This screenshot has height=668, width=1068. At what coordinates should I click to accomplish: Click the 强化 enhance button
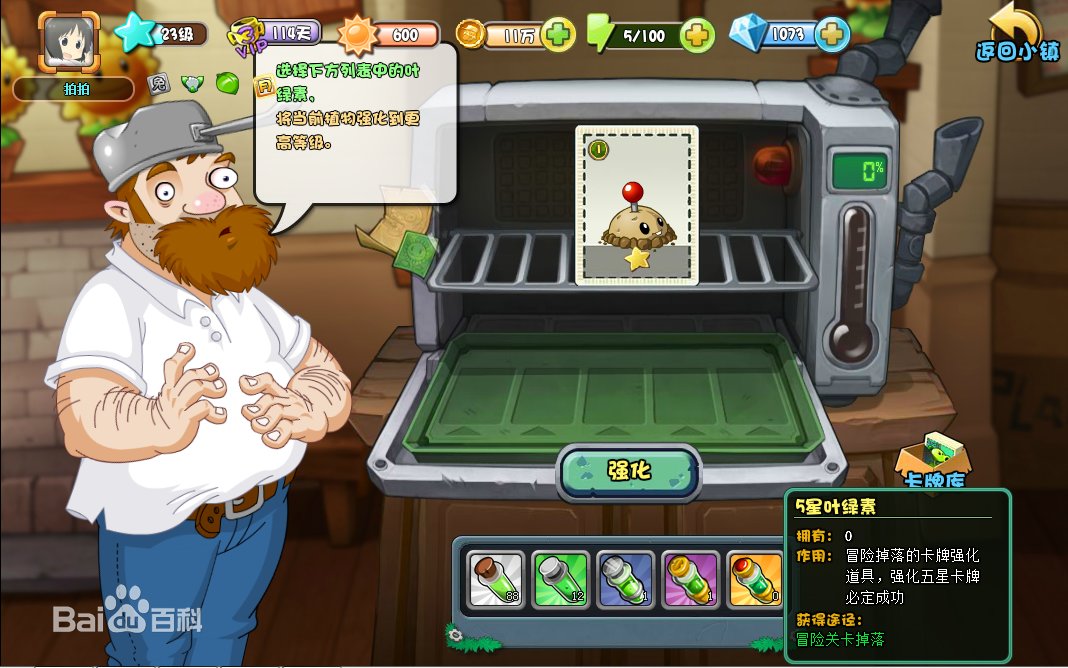(x=628, y=472)
